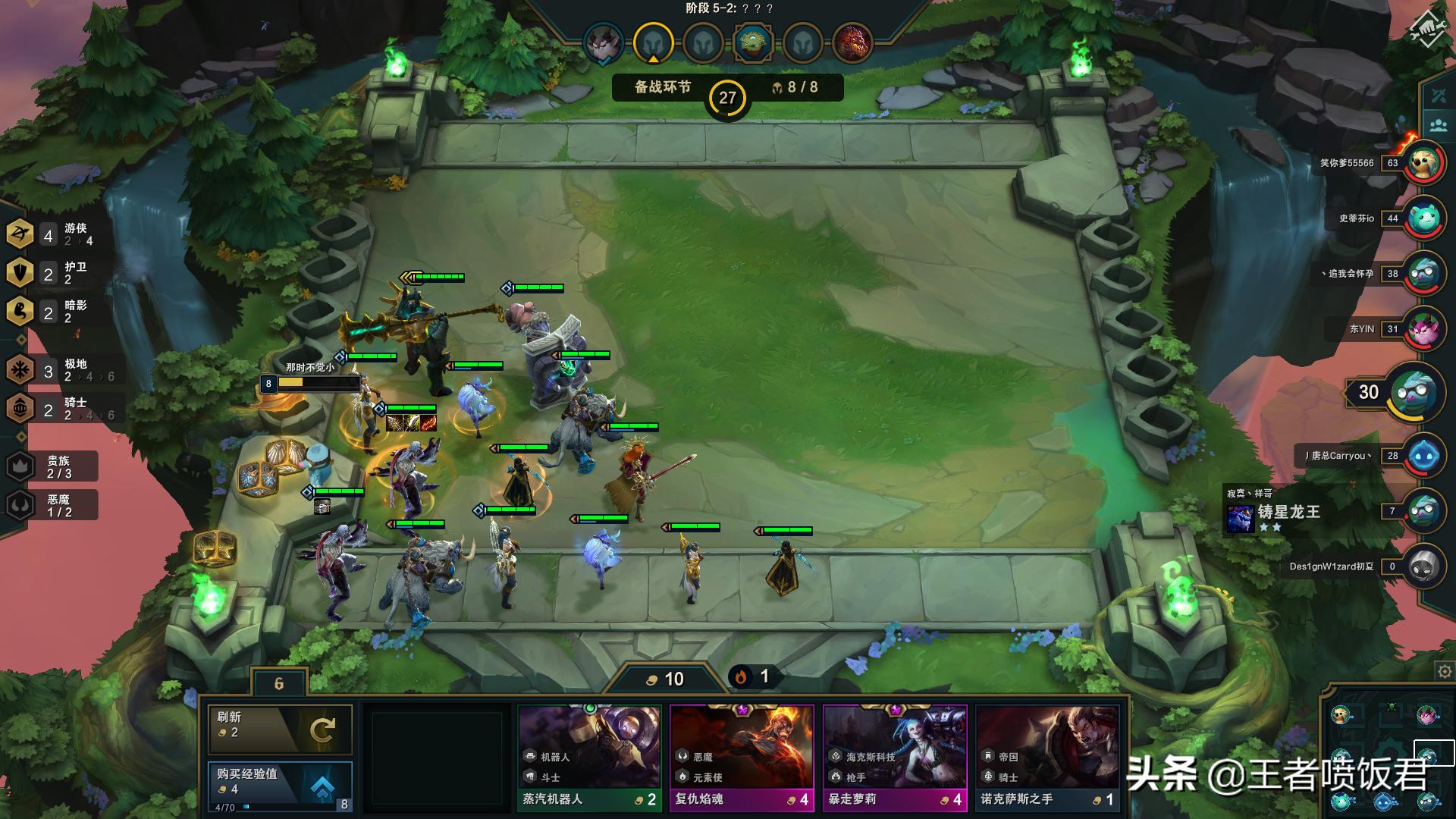The image size is (1456, 819).
Task: View player 史蒂芬io's board
Action: (1424, 218)
